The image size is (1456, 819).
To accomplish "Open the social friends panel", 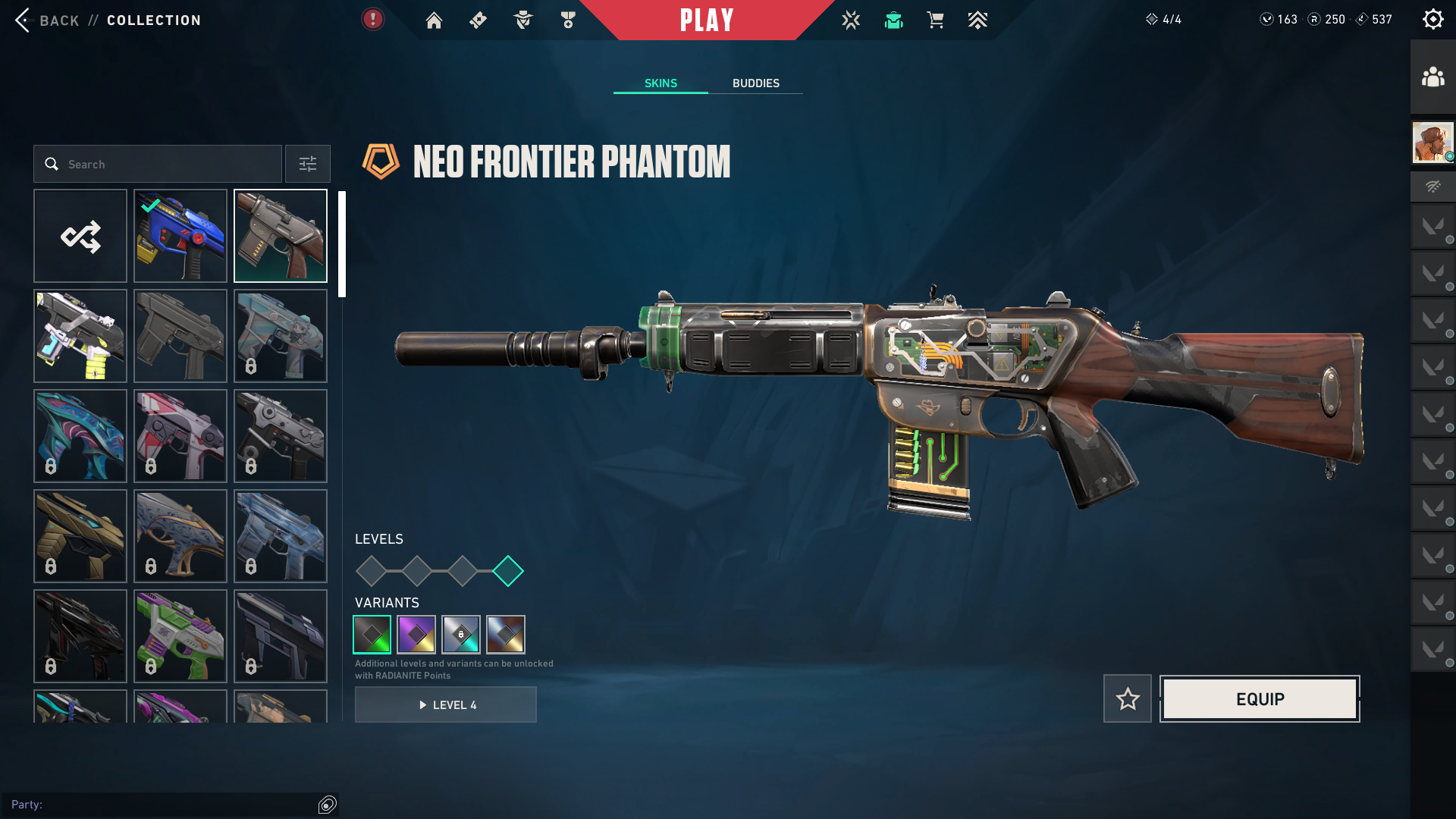I will click(x=1432, y=77).
